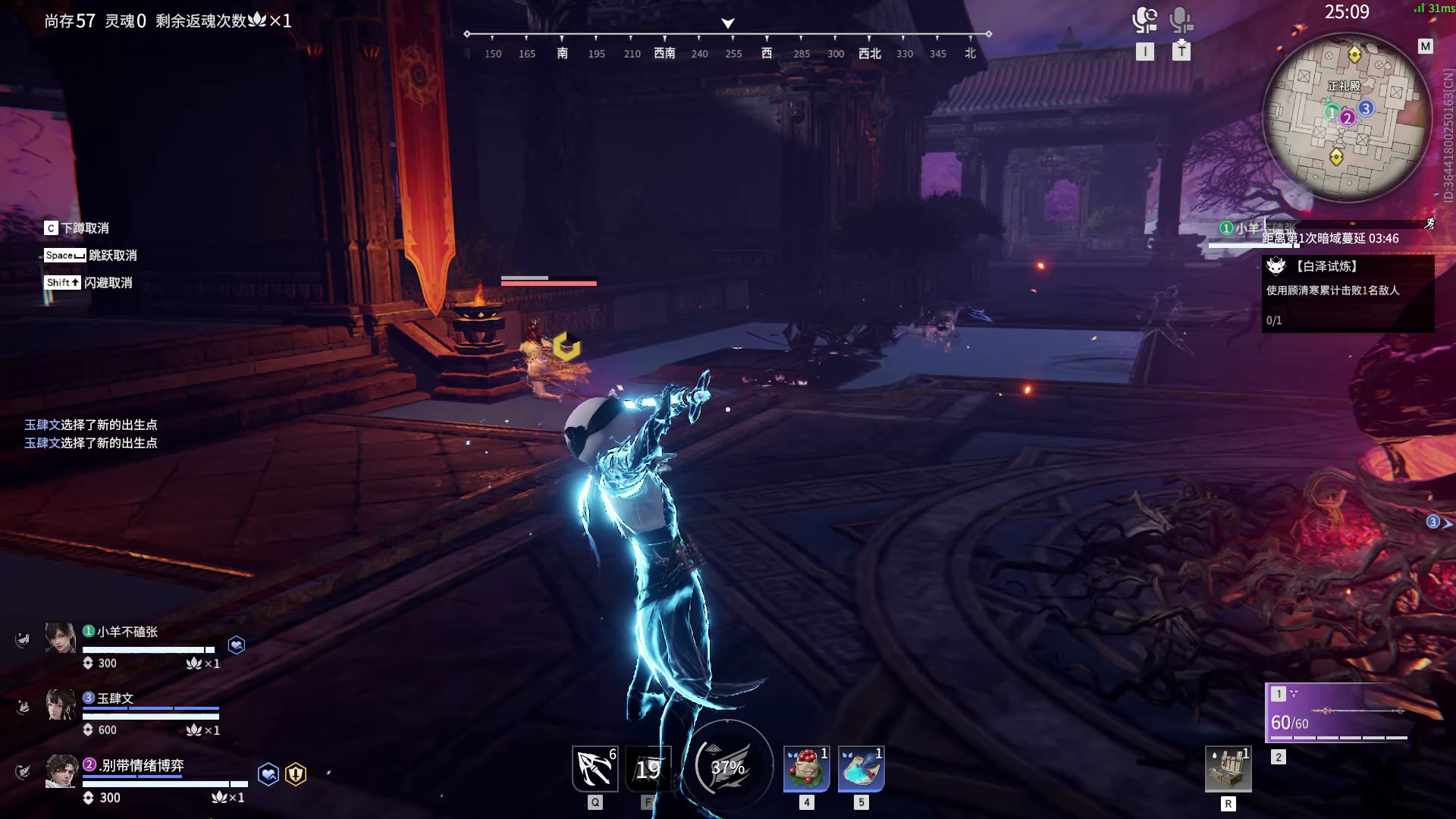Select the repair toolbox slot
The height and width of the screenshot is (819, 1456).
pos(1228,769)
